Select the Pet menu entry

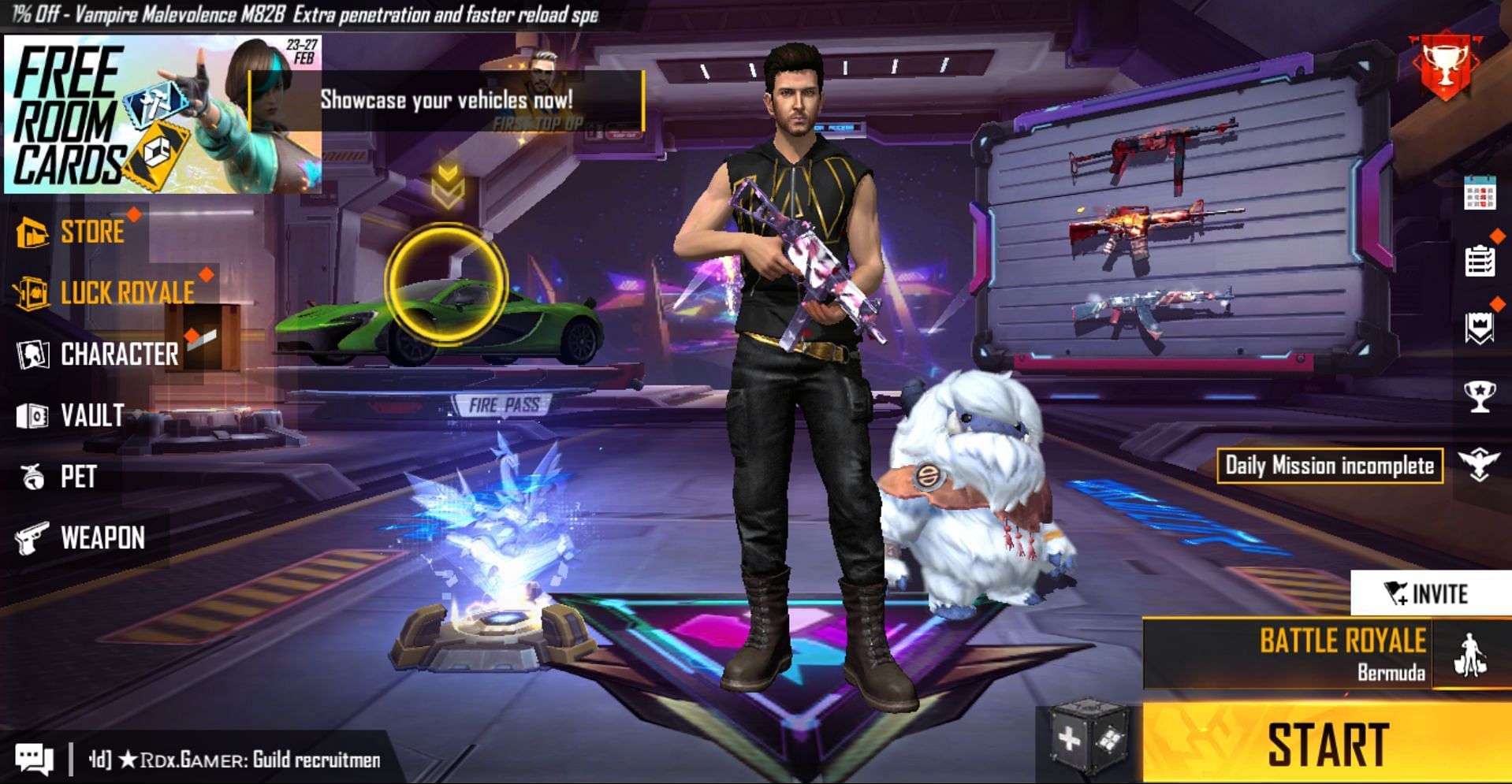click(x=59, y=477)
